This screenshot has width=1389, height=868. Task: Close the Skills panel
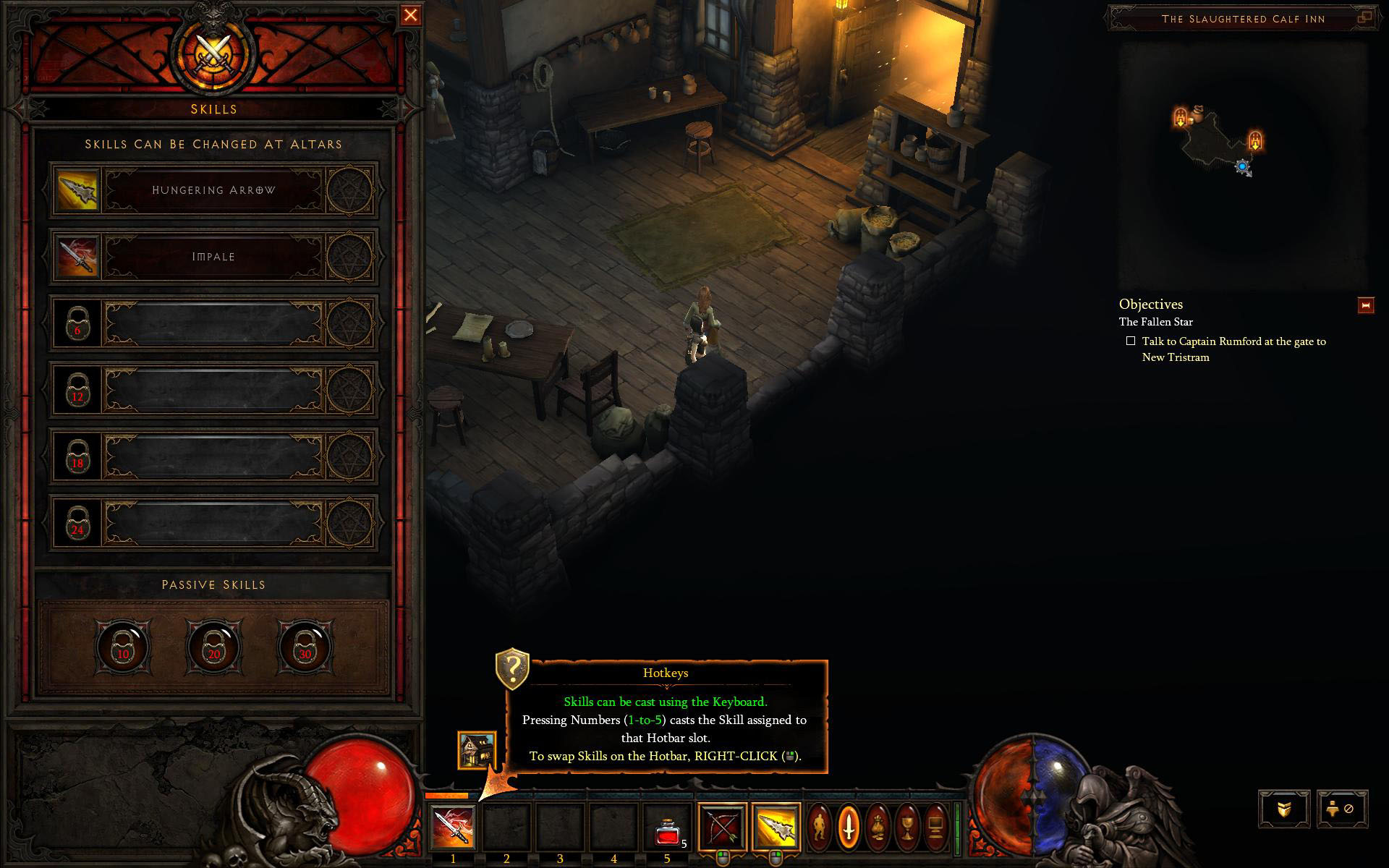pos(410,15)
